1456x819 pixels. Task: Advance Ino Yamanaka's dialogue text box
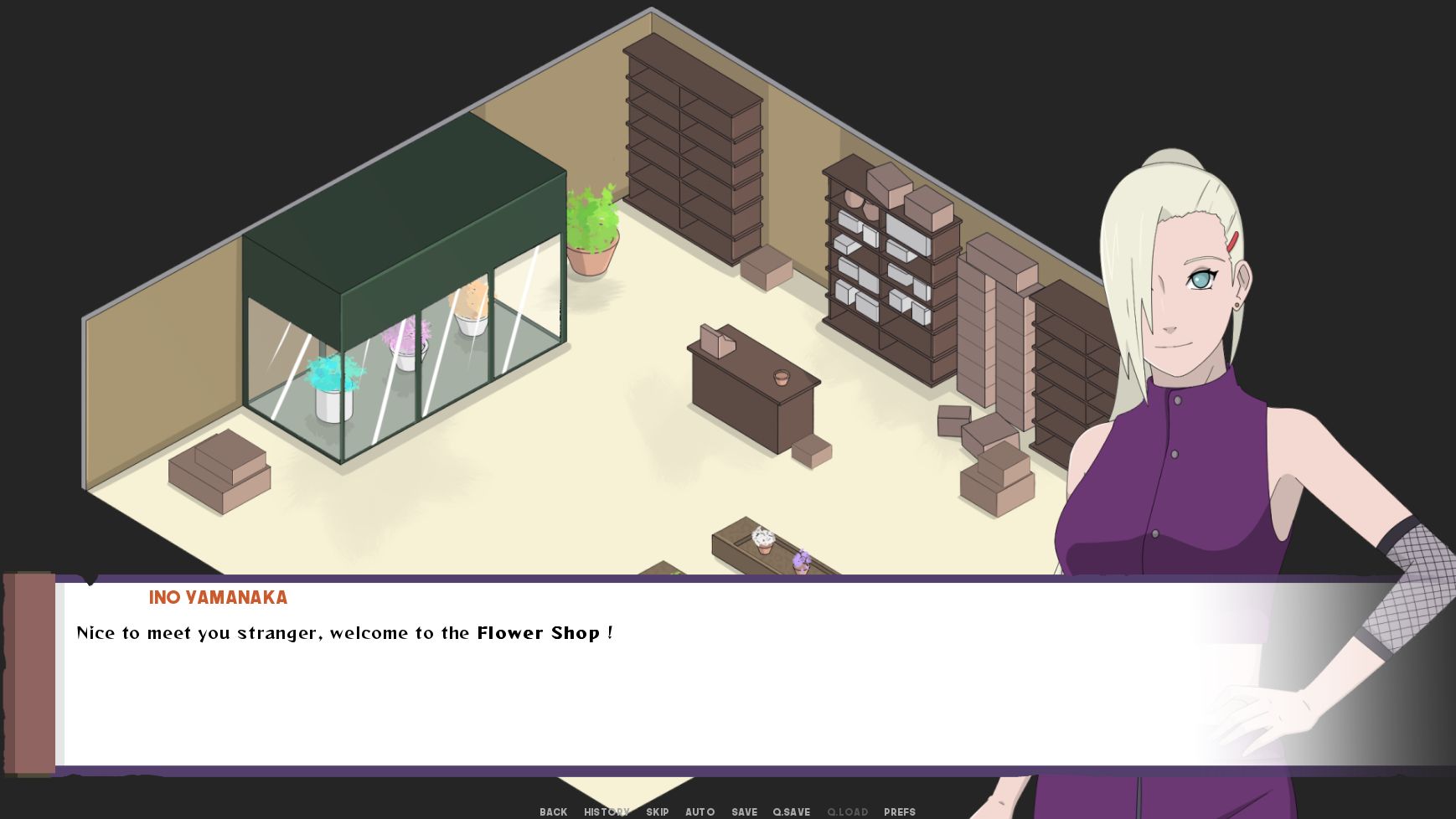tap(586, 687)
